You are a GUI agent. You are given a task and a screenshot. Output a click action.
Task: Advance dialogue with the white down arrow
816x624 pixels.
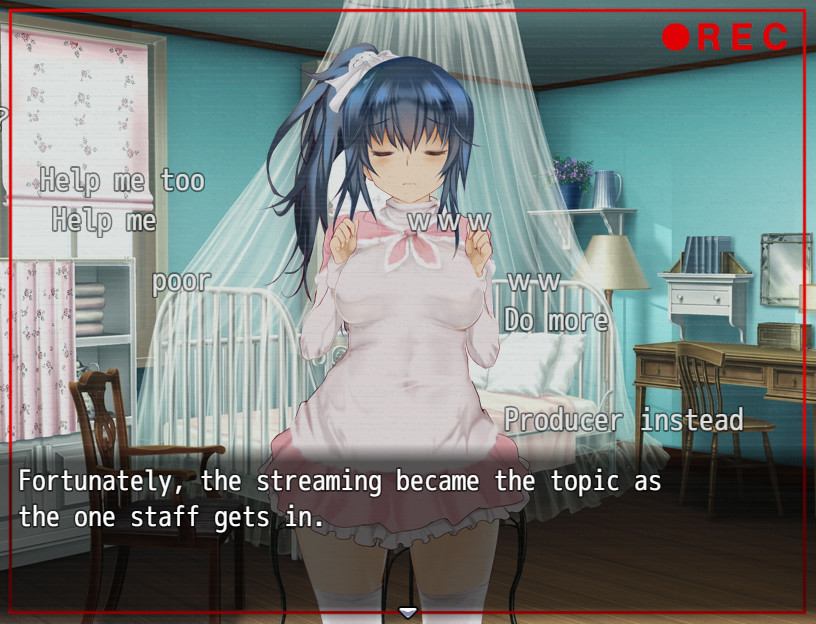[407, 612]
